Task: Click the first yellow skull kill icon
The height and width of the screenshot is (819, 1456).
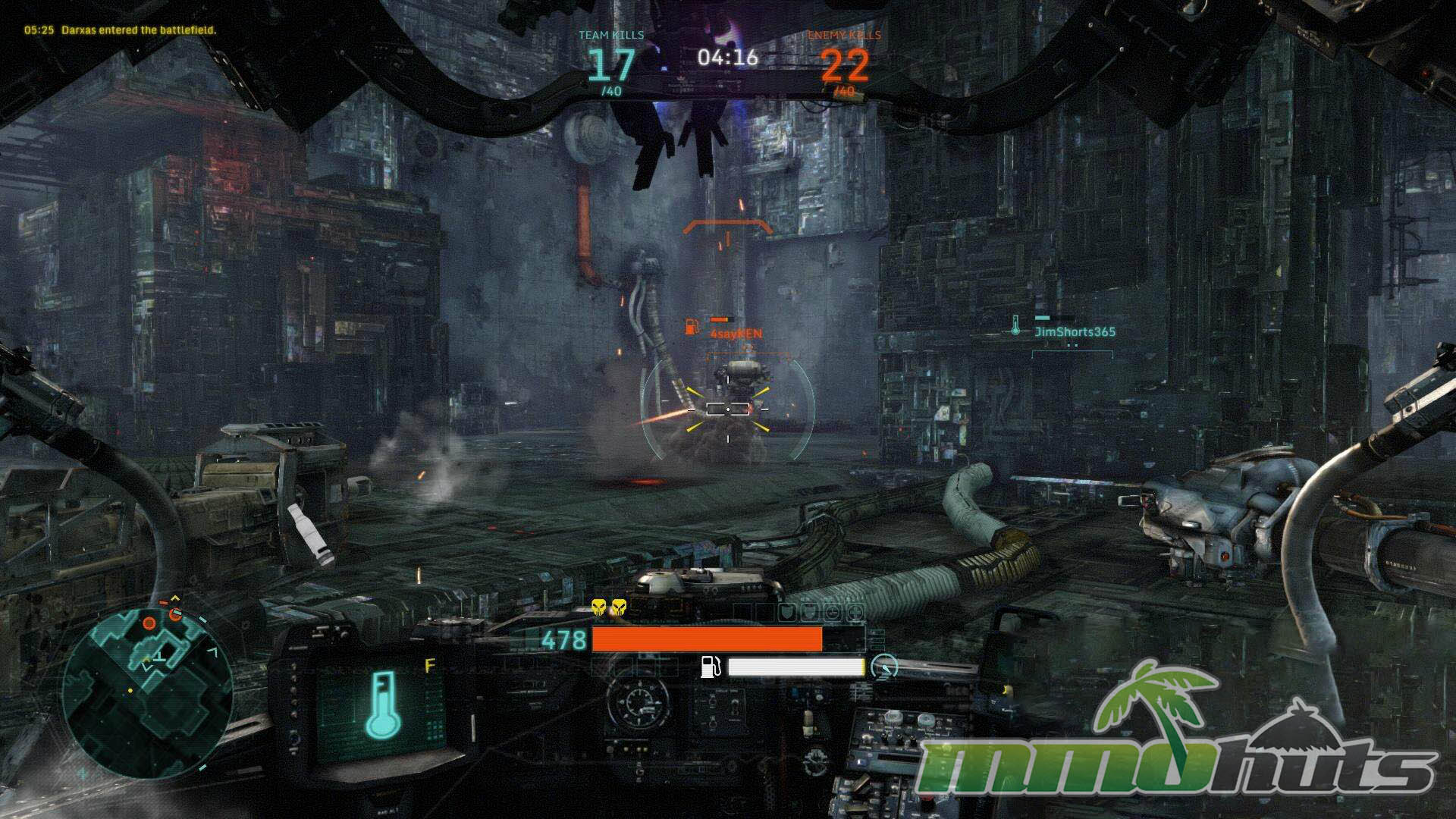Action: [x=599, y=607]
